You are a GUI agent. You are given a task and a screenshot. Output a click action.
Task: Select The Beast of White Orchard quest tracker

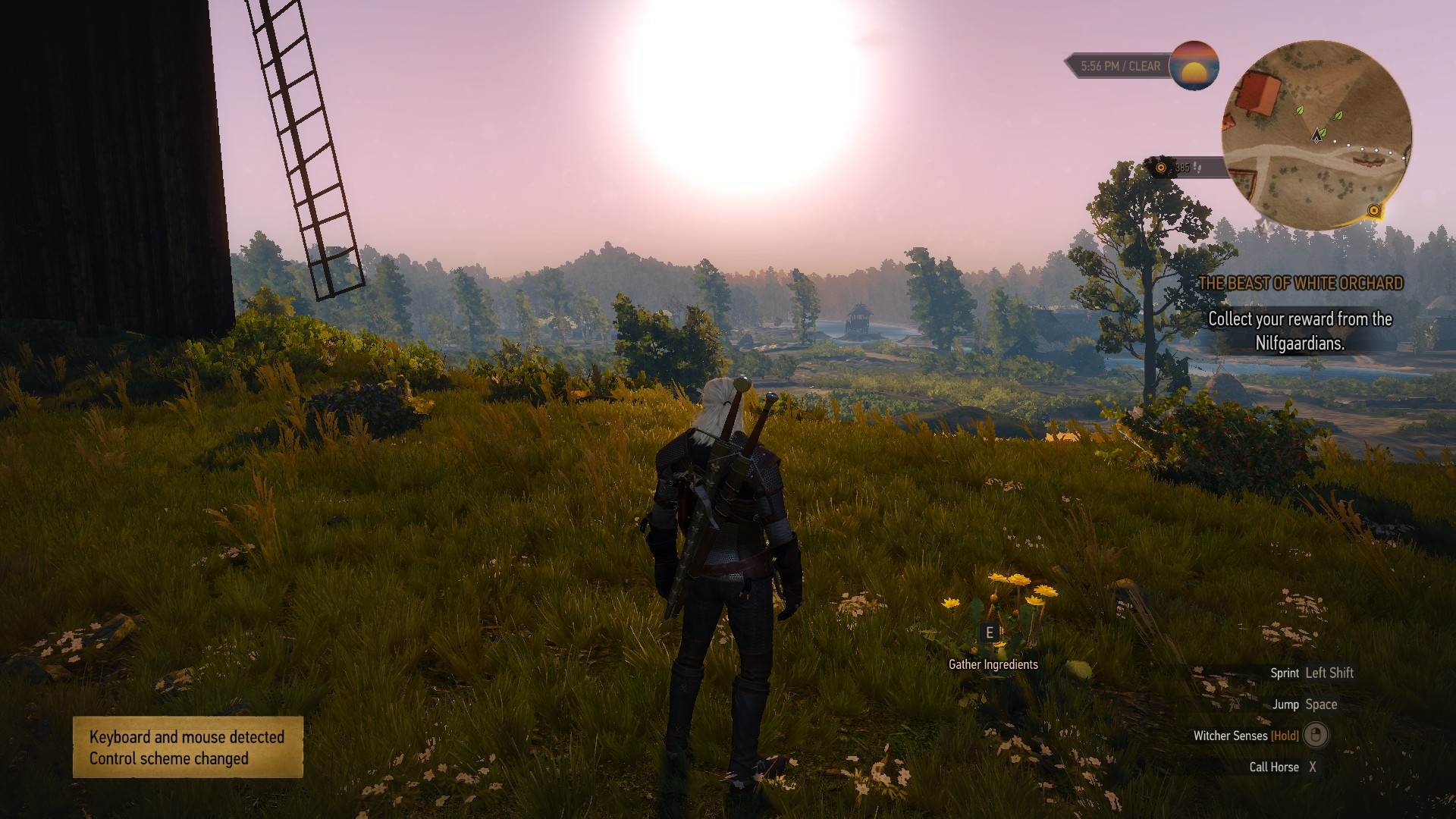coord(1301,284)
